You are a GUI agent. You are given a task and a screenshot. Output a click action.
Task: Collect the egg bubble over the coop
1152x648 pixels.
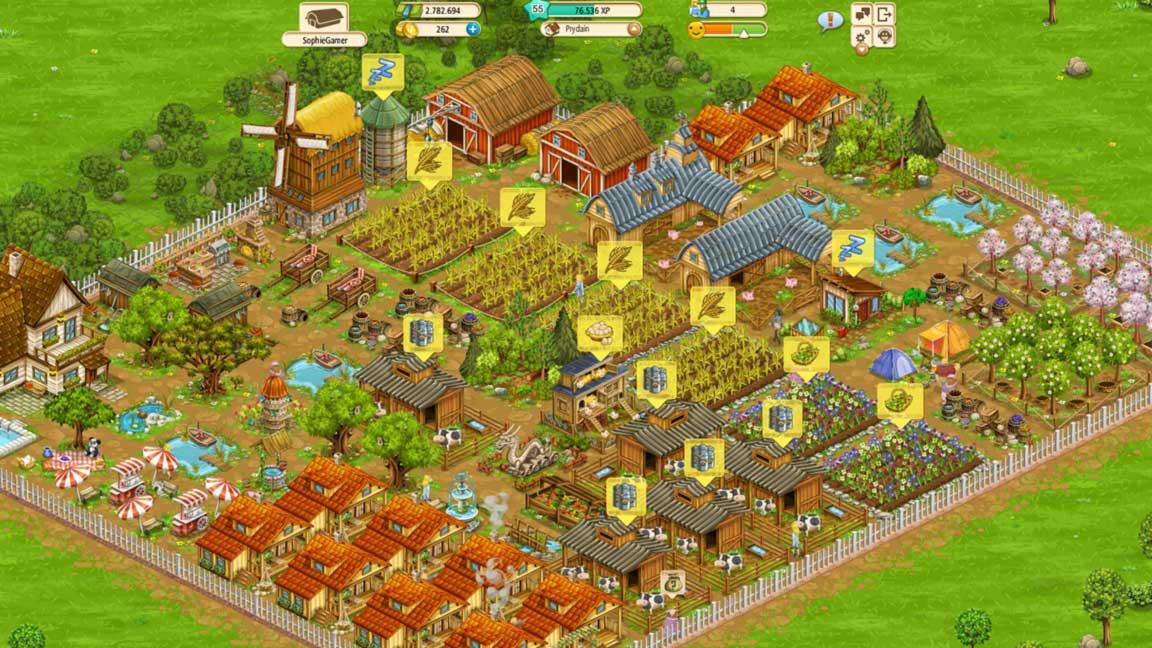tap(600, 336)
